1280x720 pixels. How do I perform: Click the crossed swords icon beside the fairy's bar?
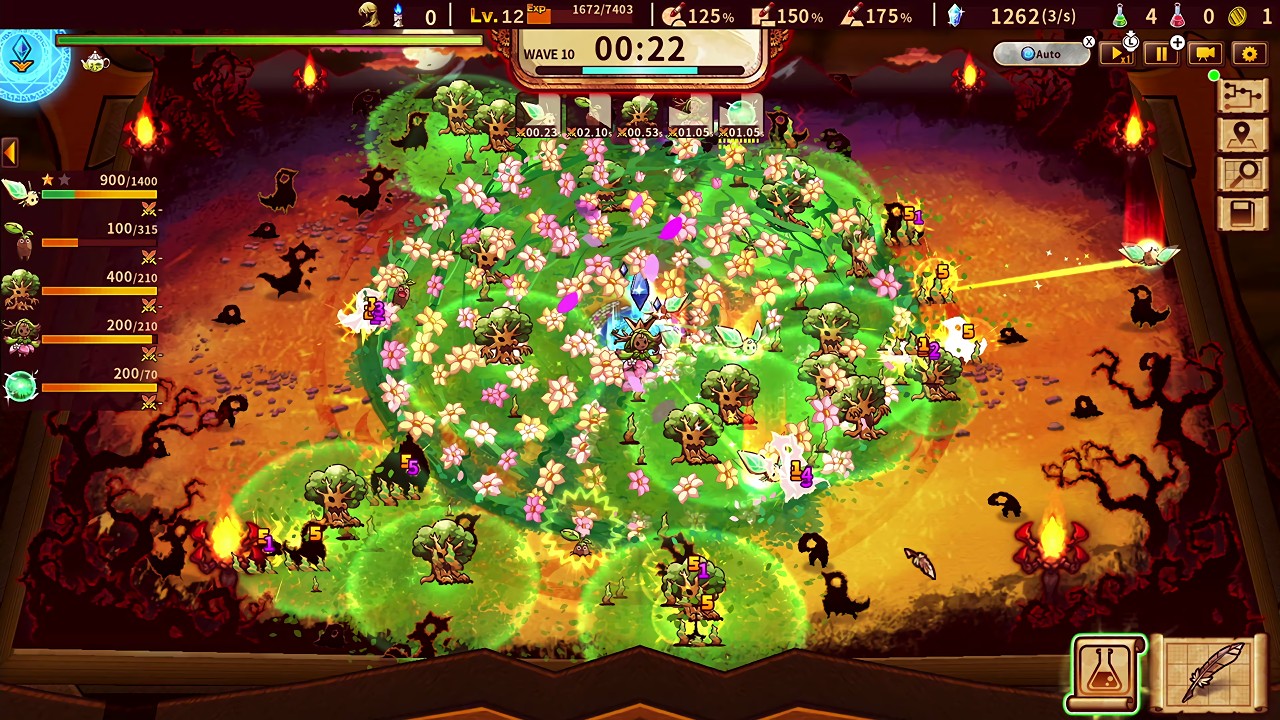pyautogui.click(x=148, y=207)
